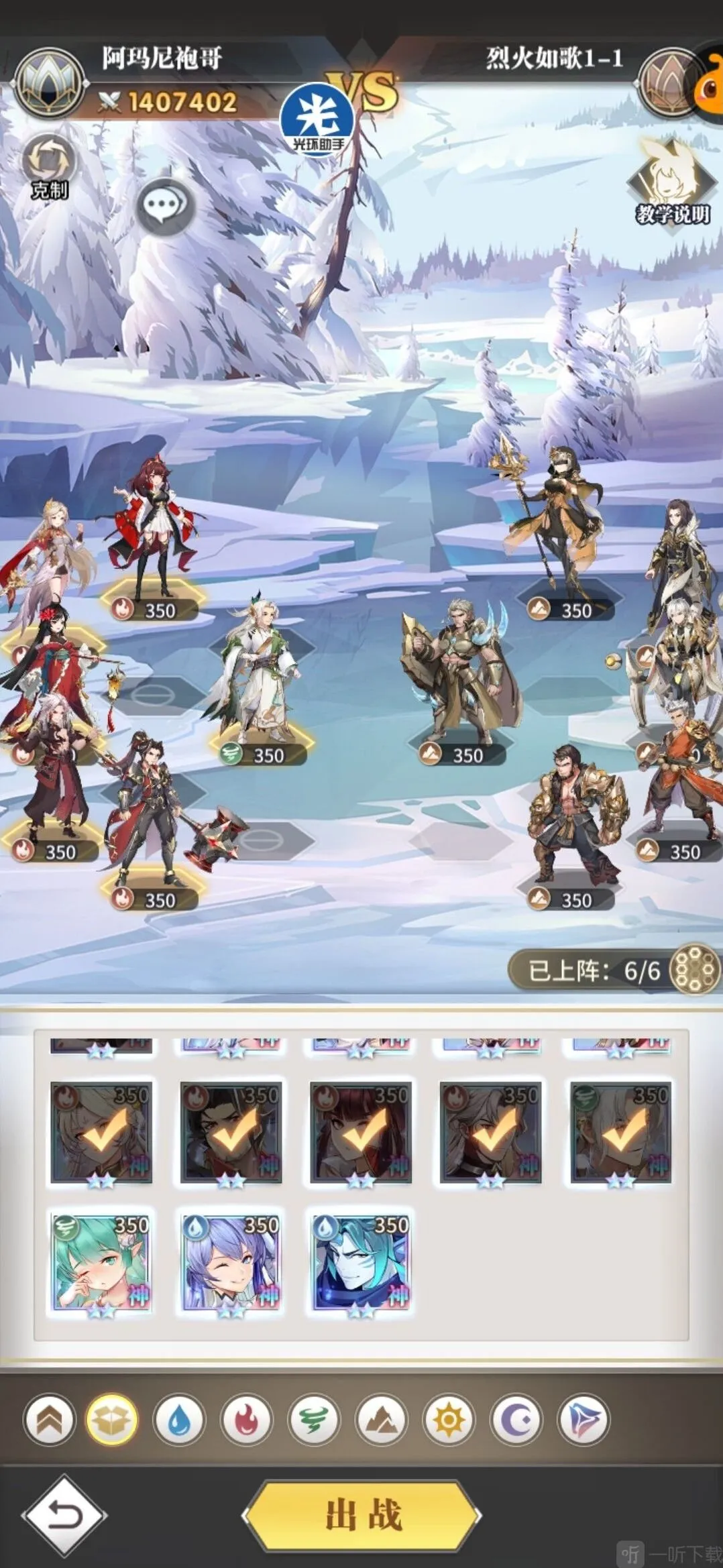
Task: Open the 教学说明 tutorial guide
Action: pyautogui.click(x=671, y=181)
